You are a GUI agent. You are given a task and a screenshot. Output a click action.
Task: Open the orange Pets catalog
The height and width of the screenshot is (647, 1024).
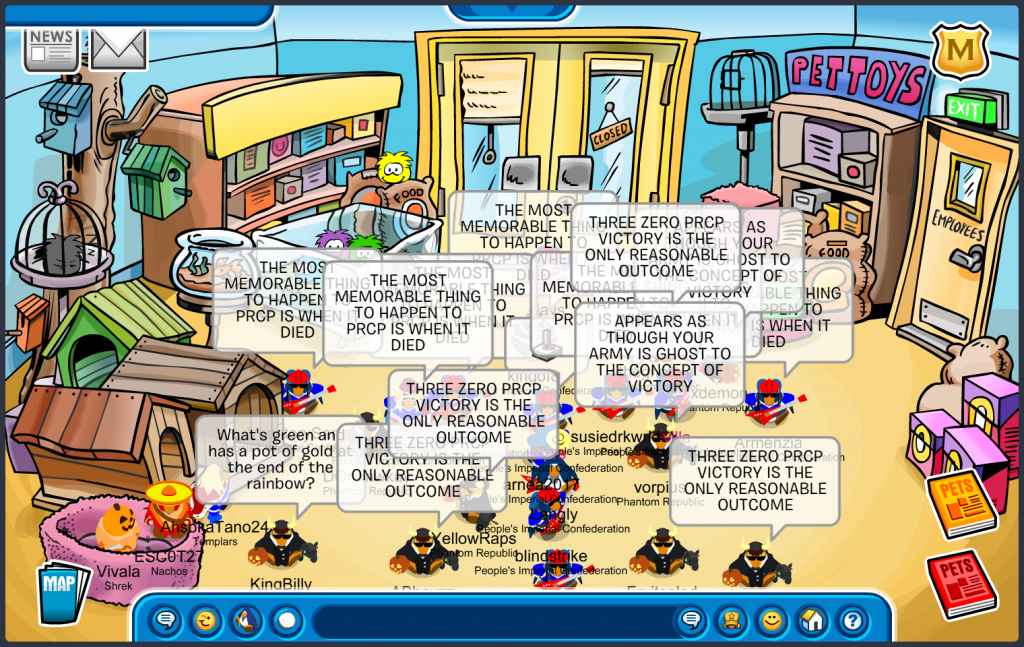[961, 503]
